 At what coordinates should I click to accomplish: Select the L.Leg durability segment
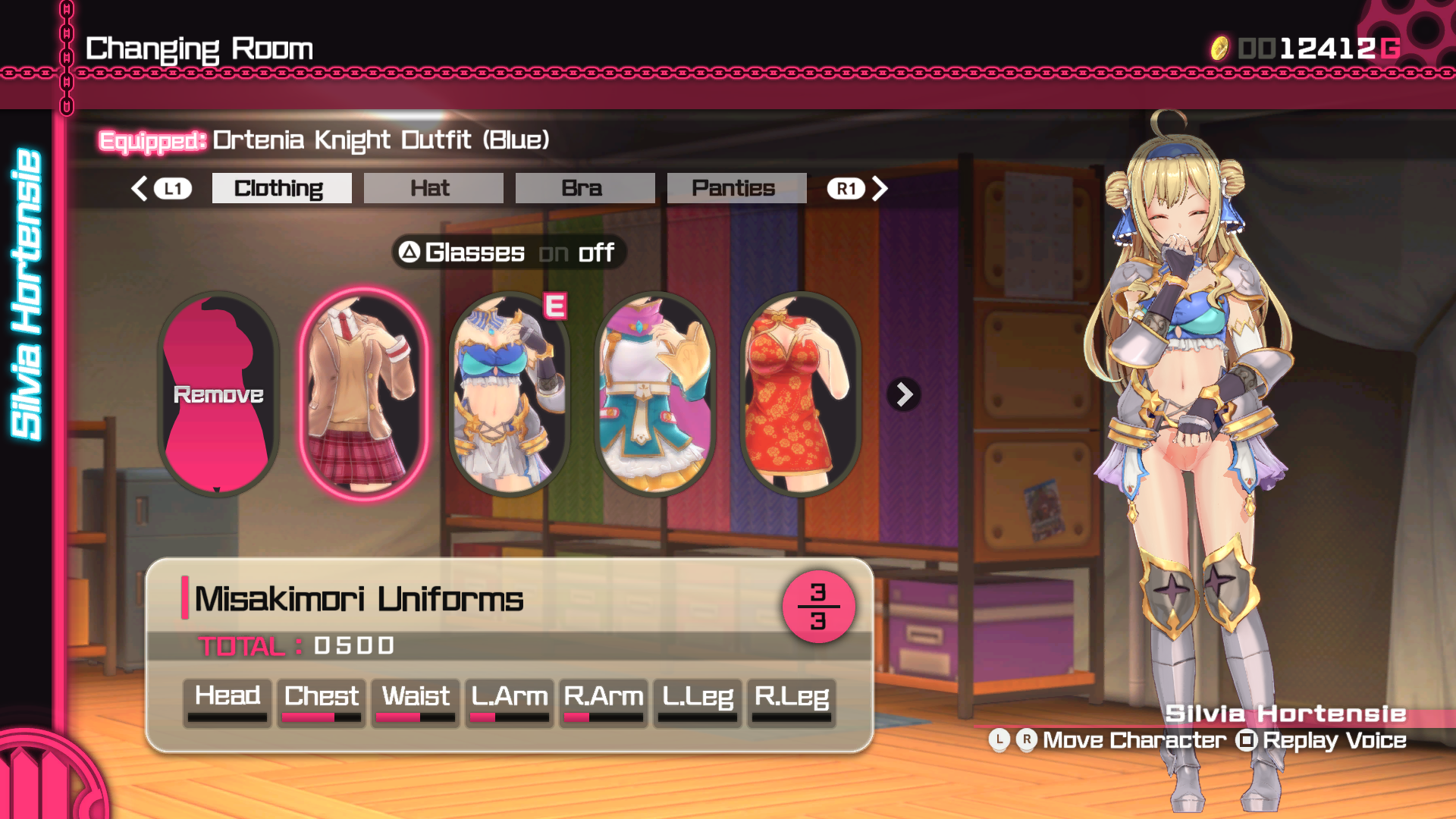698,702
